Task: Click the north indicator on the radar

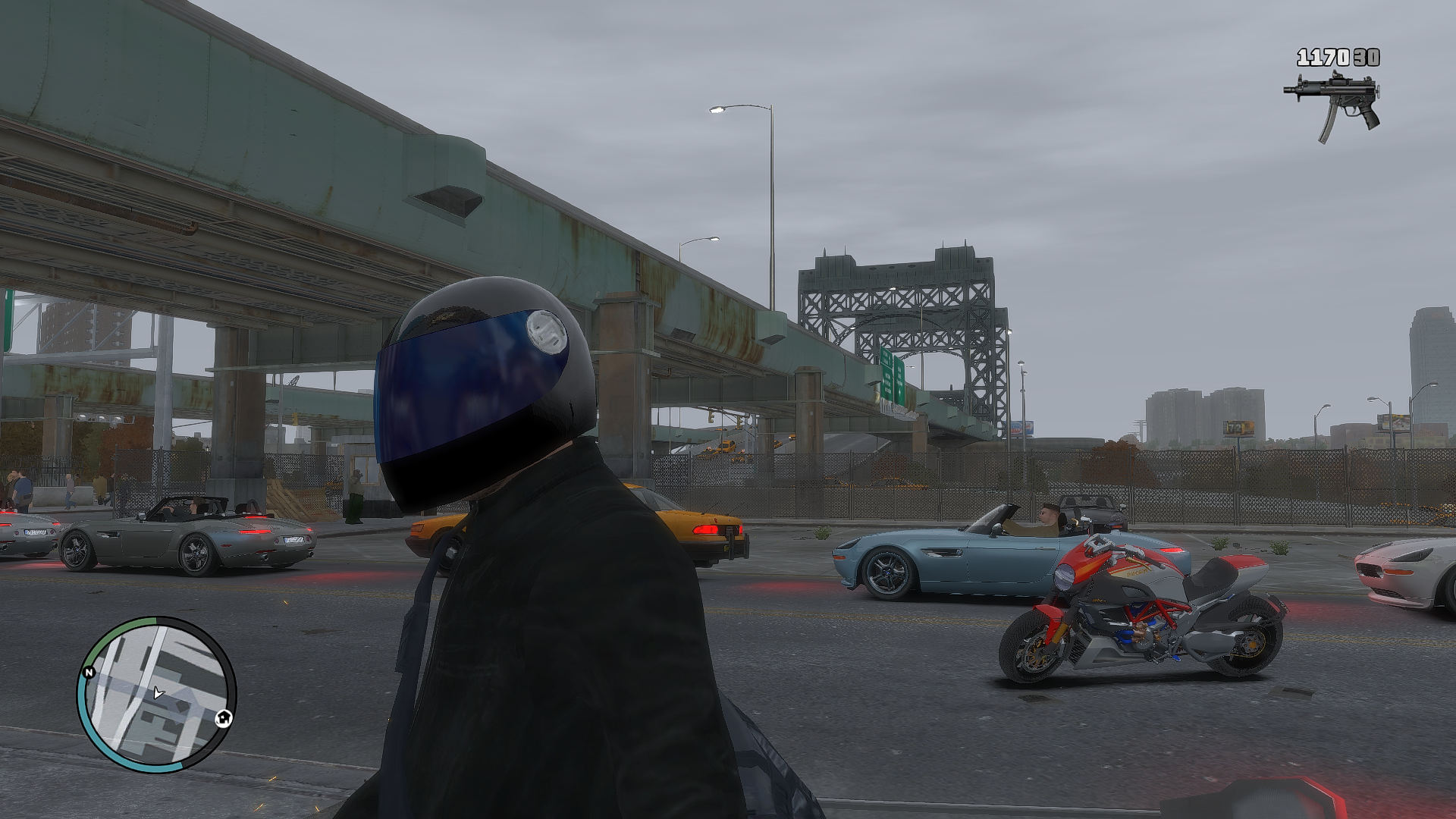Action: pos(89,673)
